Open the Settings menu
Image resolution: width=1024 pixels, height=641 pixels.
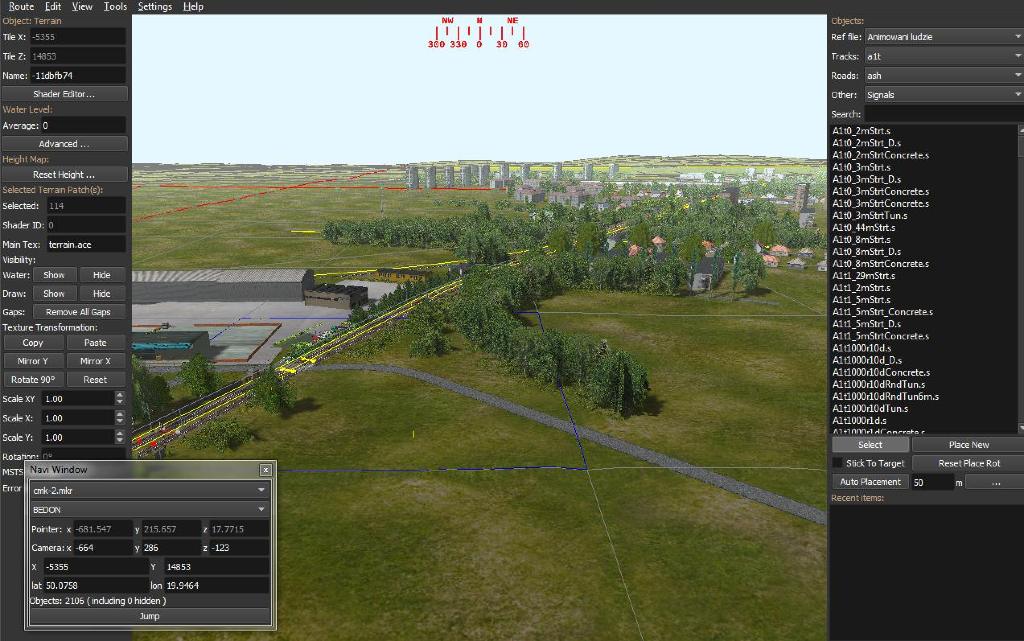[x=155, y=6]
